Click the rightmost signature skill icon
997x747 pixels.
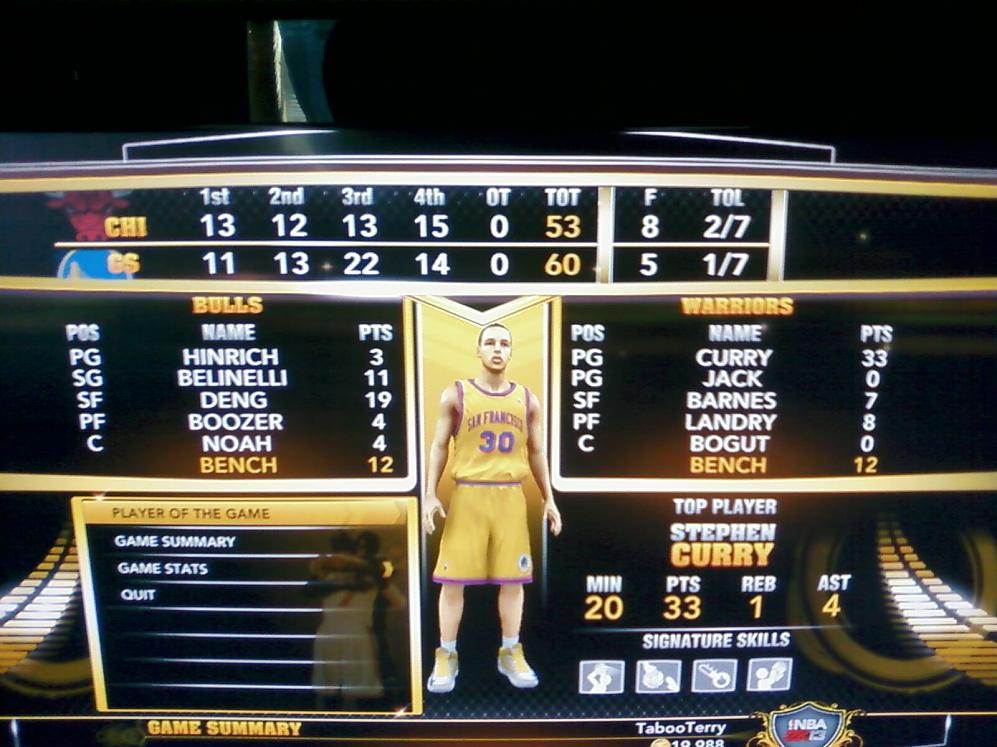[769, 675]
